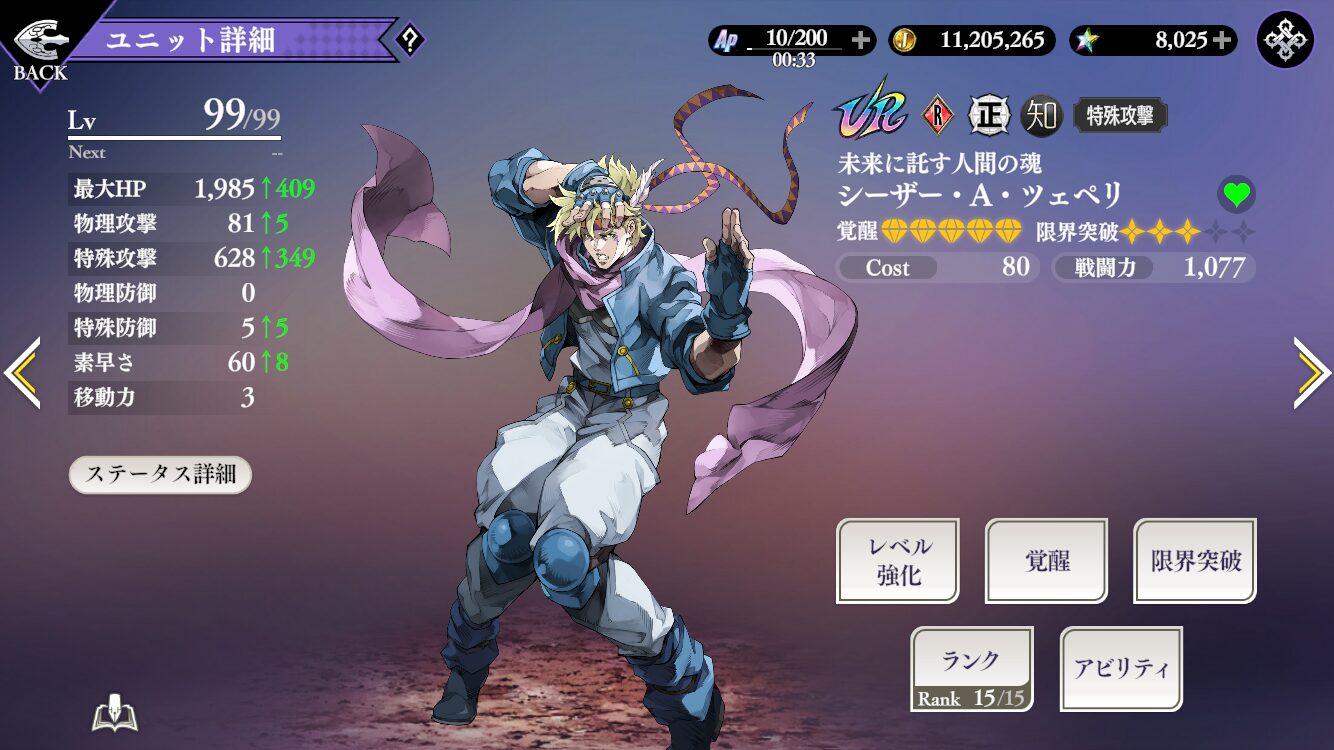The height and width of the screenshot is (750, 1334).
Task: Open the アビリティ abilities menu
Action: click(x=1121, y=669)
